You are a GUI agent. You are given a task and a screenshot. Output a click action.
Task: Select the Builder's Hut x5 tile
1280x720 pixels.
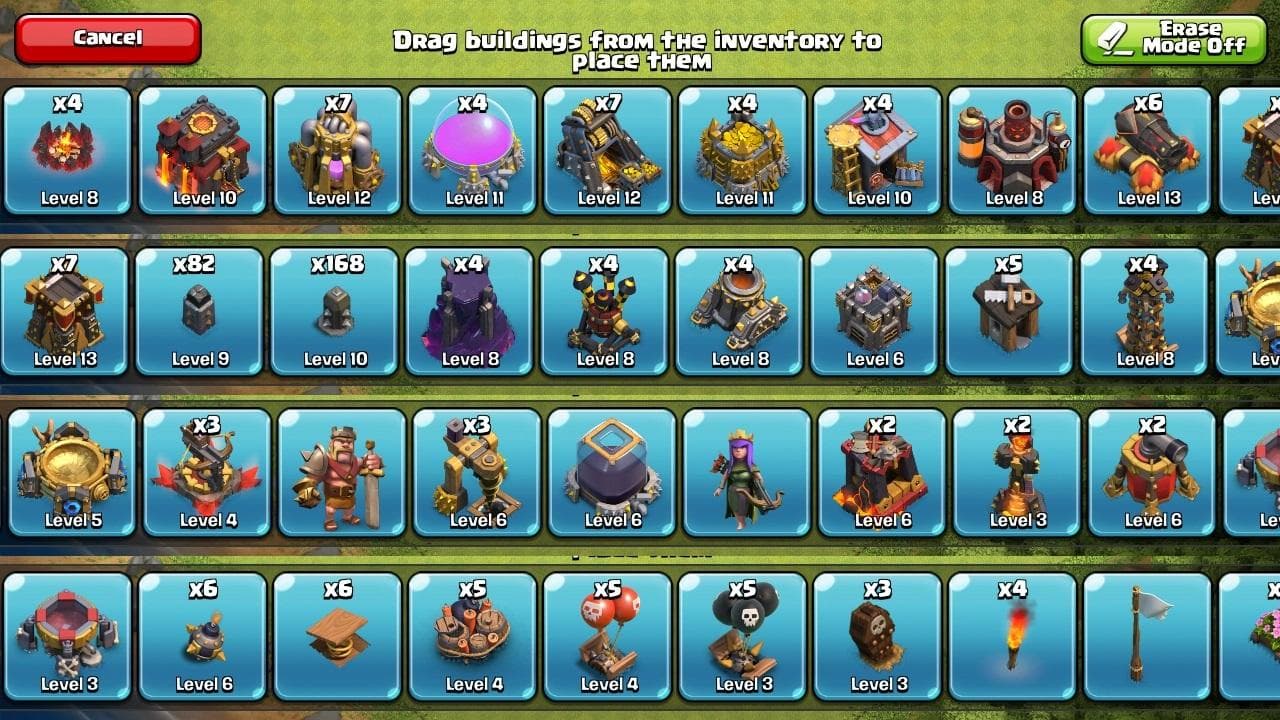[1011, 311]
